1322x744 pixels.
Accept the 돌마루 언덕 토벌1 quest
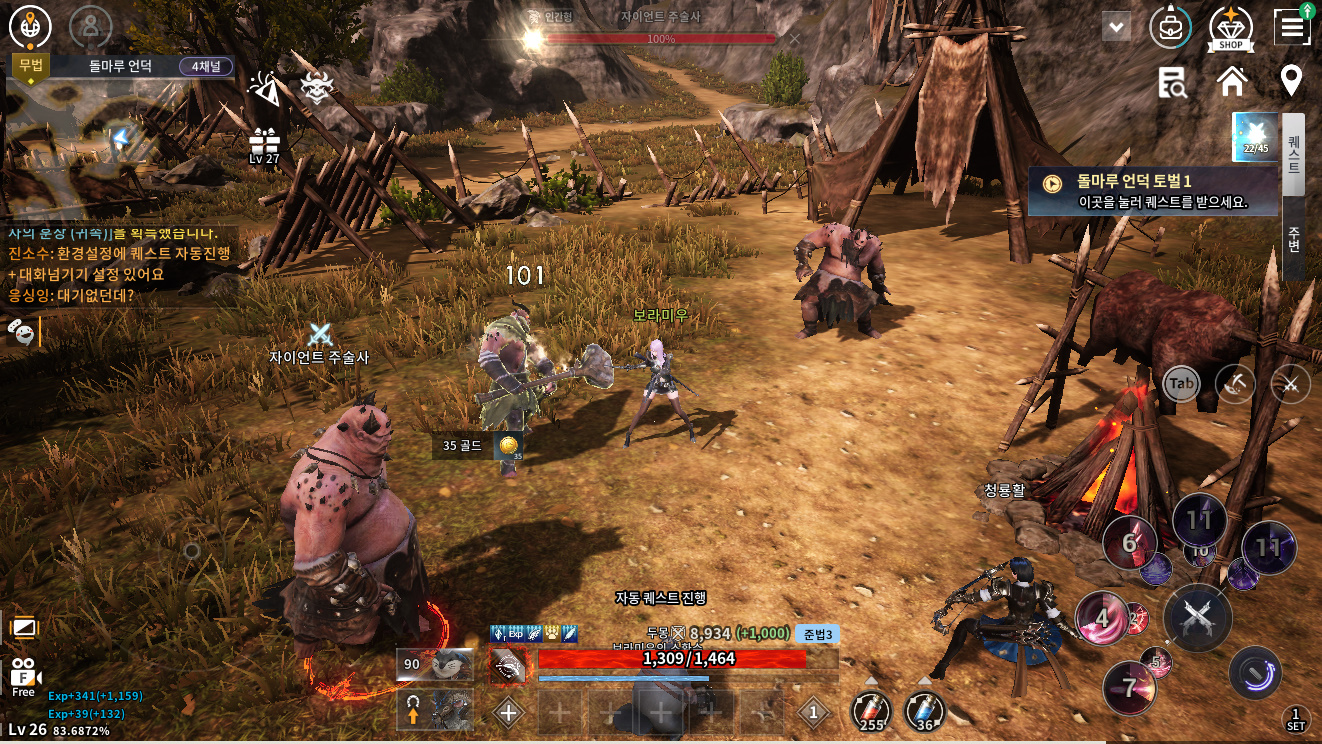1154,191
